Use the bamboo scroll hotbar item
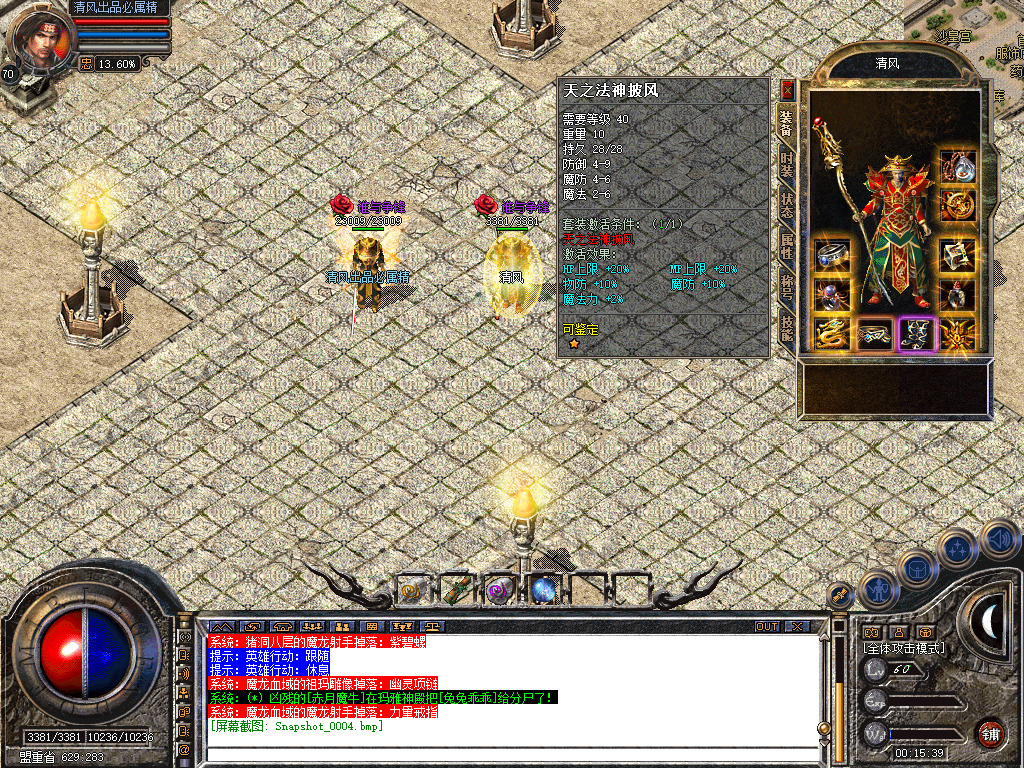The width and height of the screenshot is (1024, 768). pyautogui.click(x=457, y=591)
